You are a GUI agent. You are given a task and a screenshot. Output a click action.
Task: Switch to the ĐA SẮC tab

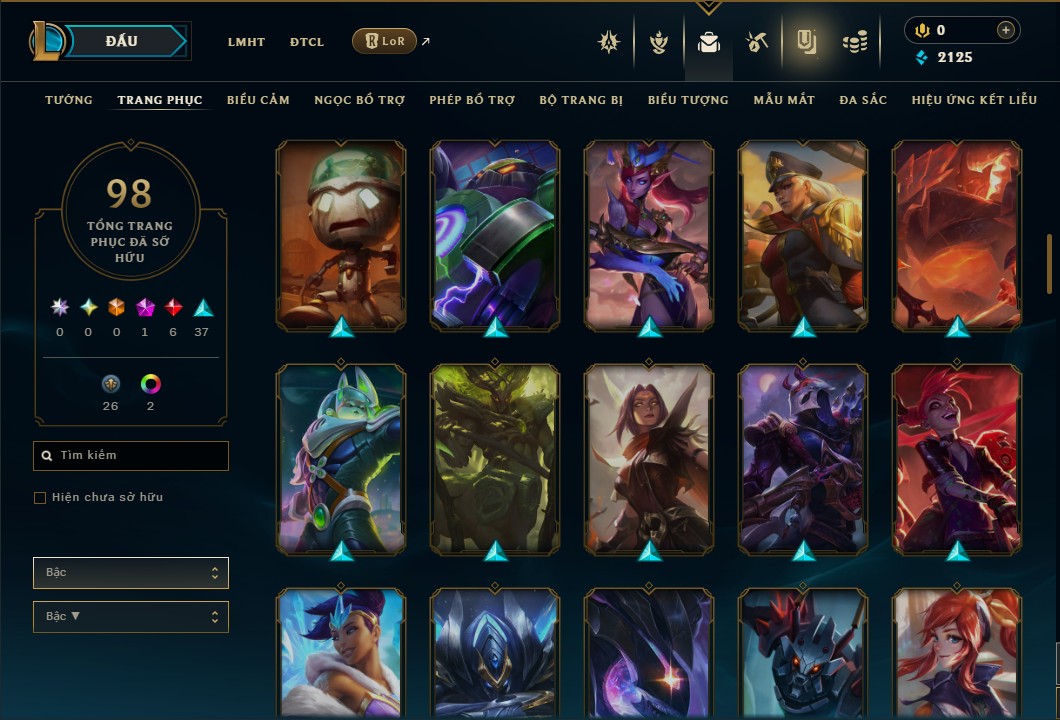[x=863, y=100]
